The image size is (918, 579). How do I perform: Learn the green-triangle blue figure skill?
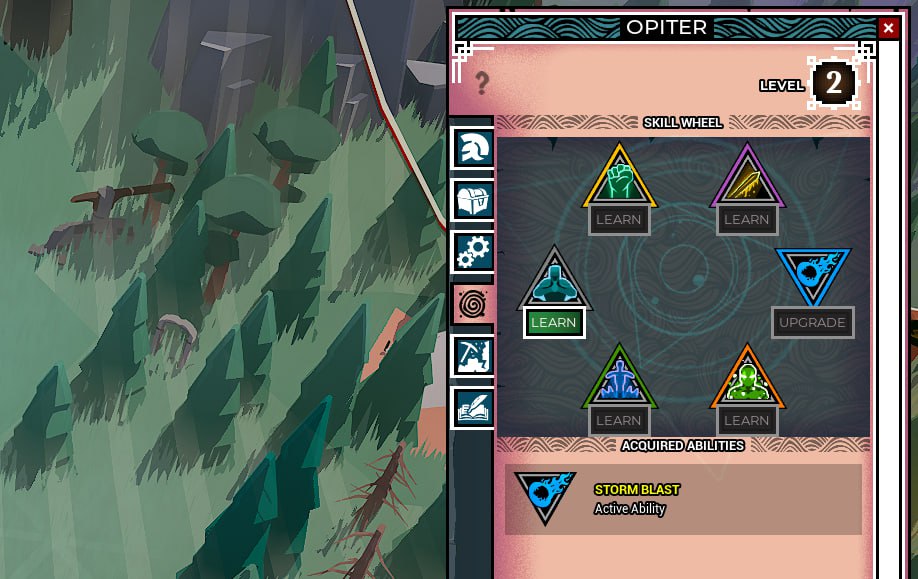(x=619, y=420)
